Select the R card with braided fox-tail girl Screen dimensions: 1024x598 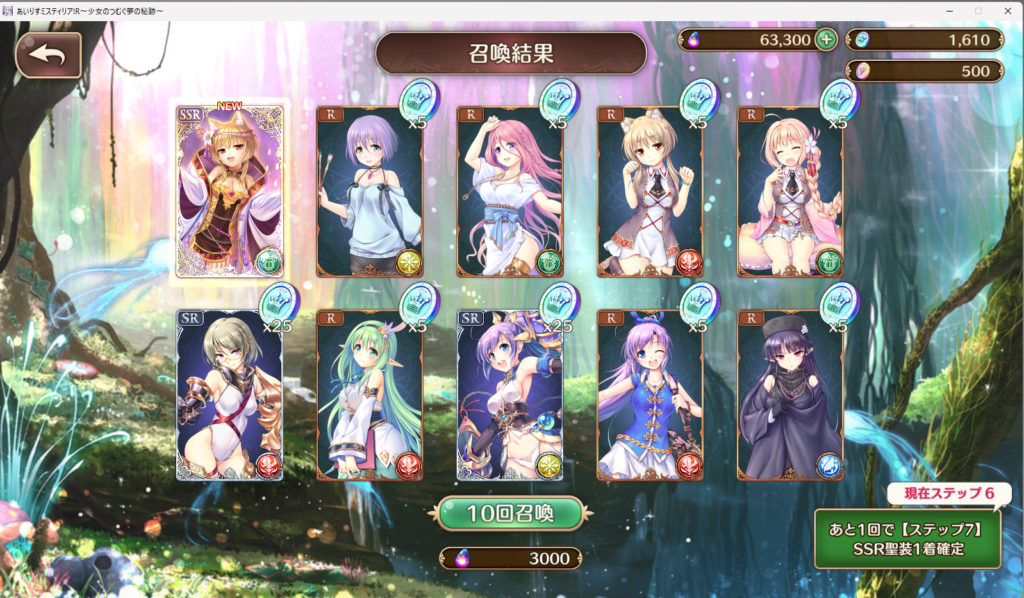[790, 191]
